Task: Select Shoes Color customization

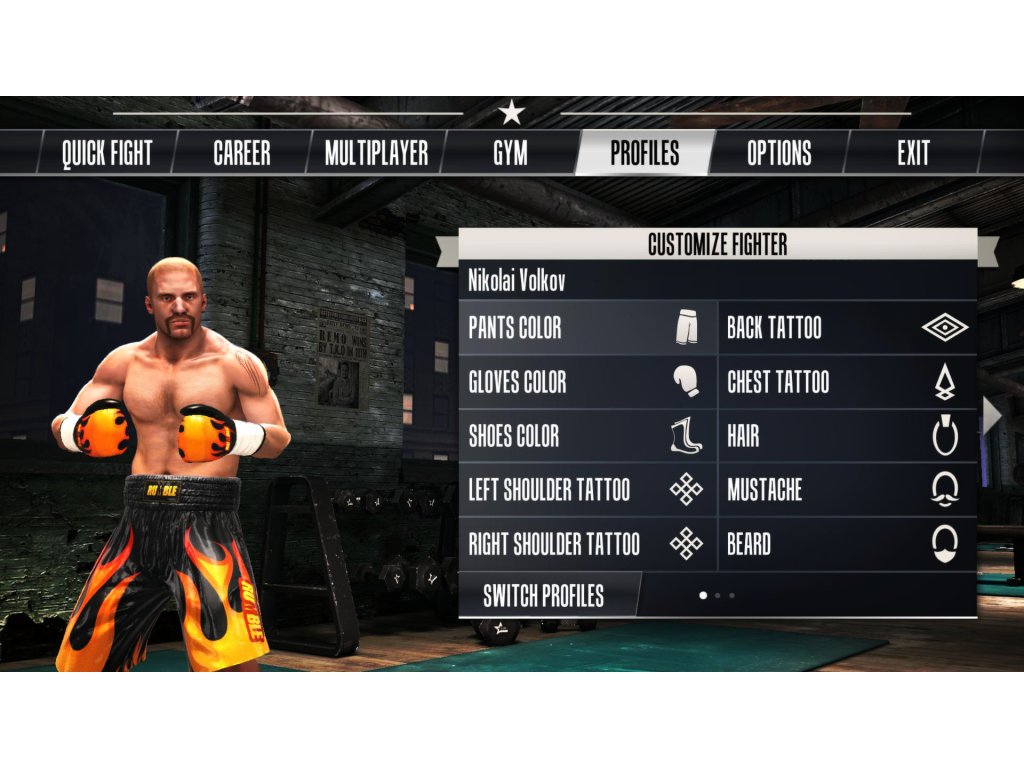Action: point(588,436)
